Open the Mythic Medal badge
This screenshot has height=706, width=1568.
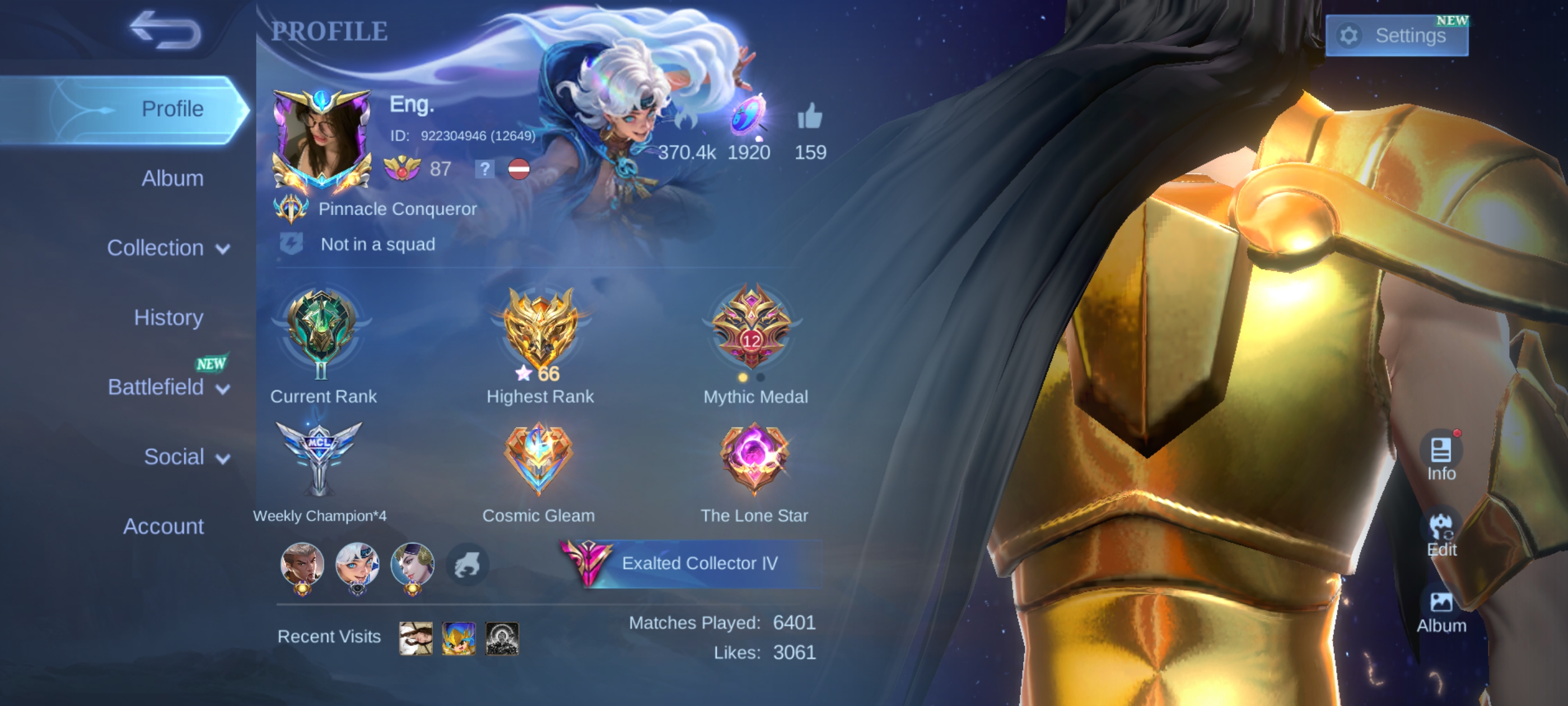752,329
